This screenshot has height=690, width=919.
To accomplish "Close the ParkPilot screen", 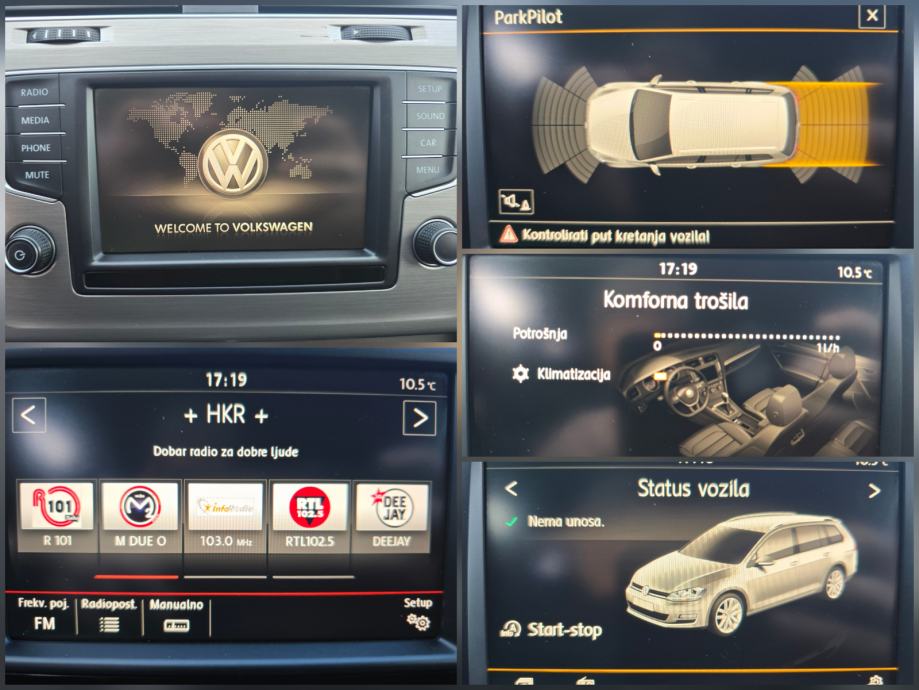I will pyautogui.click(x=872, y=15).
